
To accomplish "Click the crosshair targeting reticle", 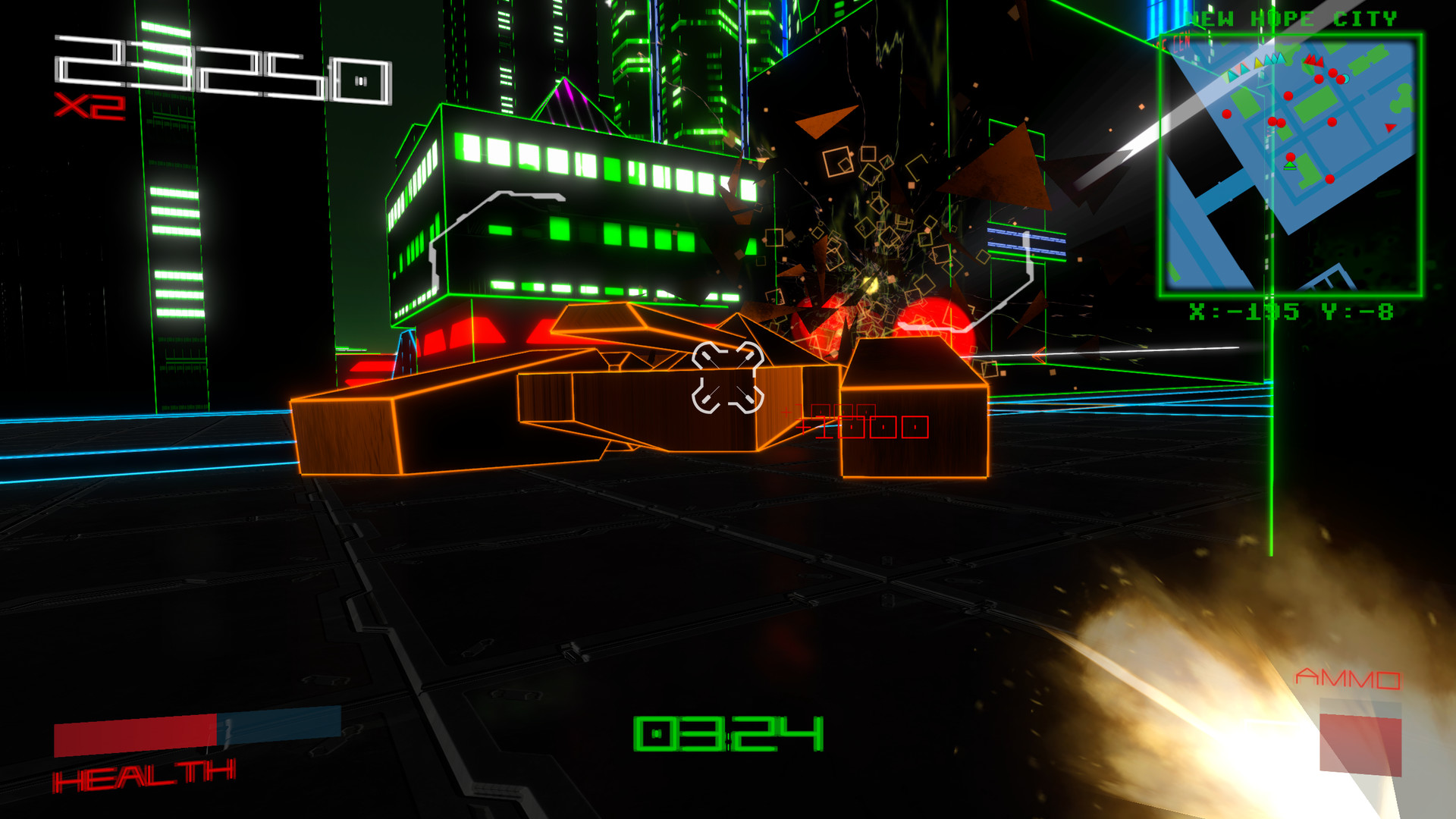I will click(x=726, y=376).
